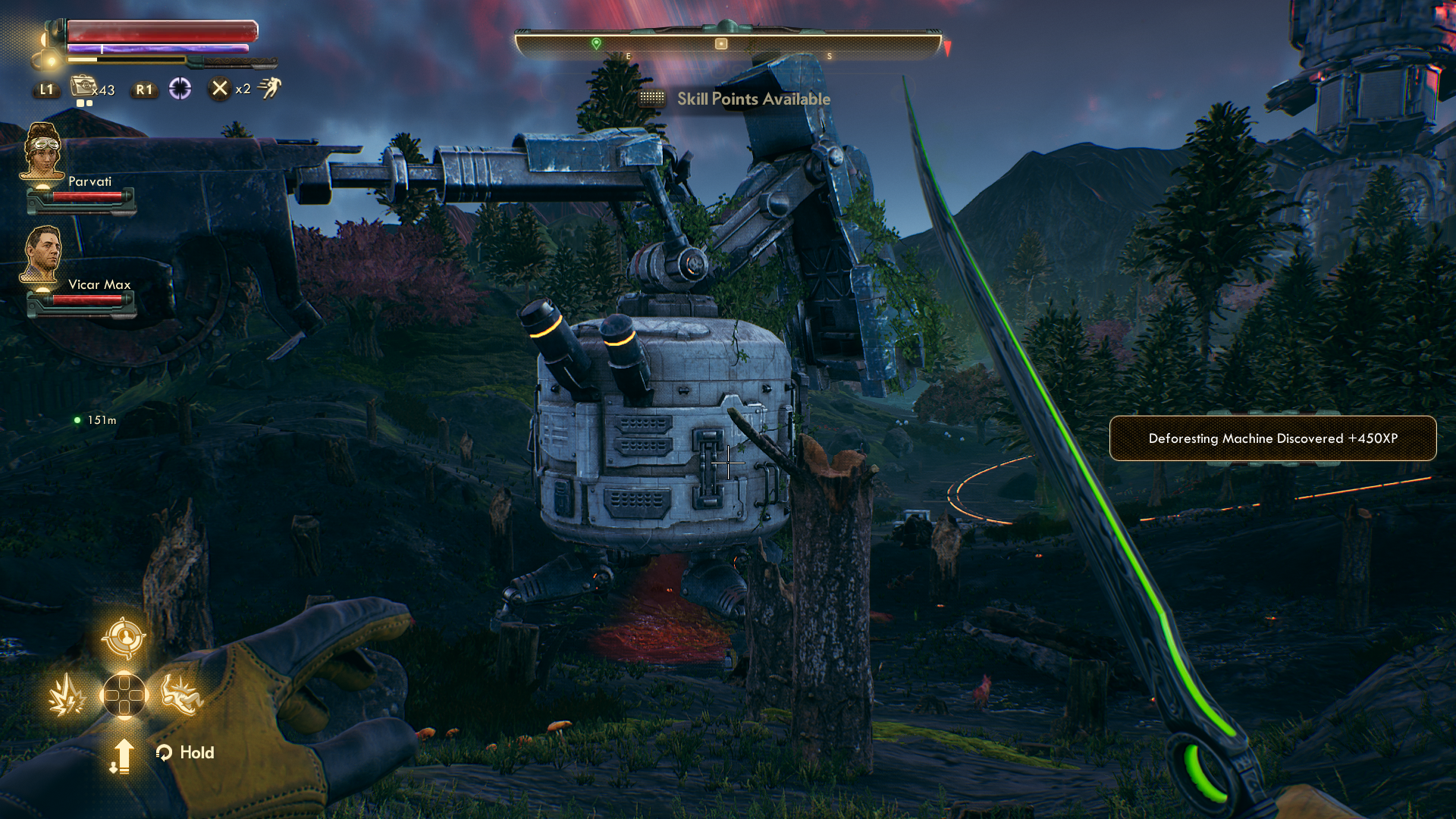The width and height of the screenshot is (1456, 819).
Task: Open the Skill Points Available notification
Action: click(753, 99)
